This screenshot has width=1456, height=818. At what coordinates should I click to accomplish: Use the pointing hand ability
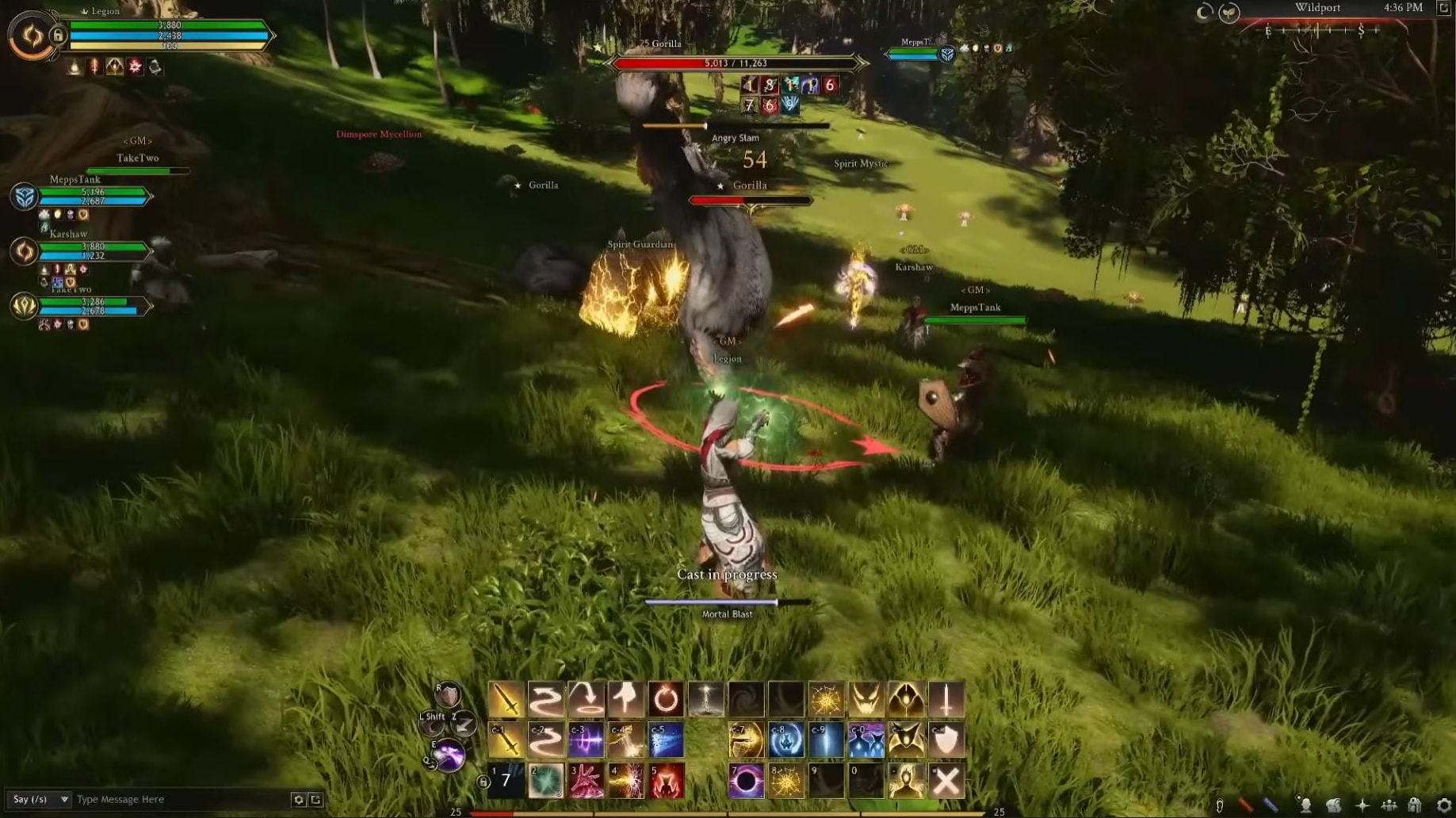625,699
